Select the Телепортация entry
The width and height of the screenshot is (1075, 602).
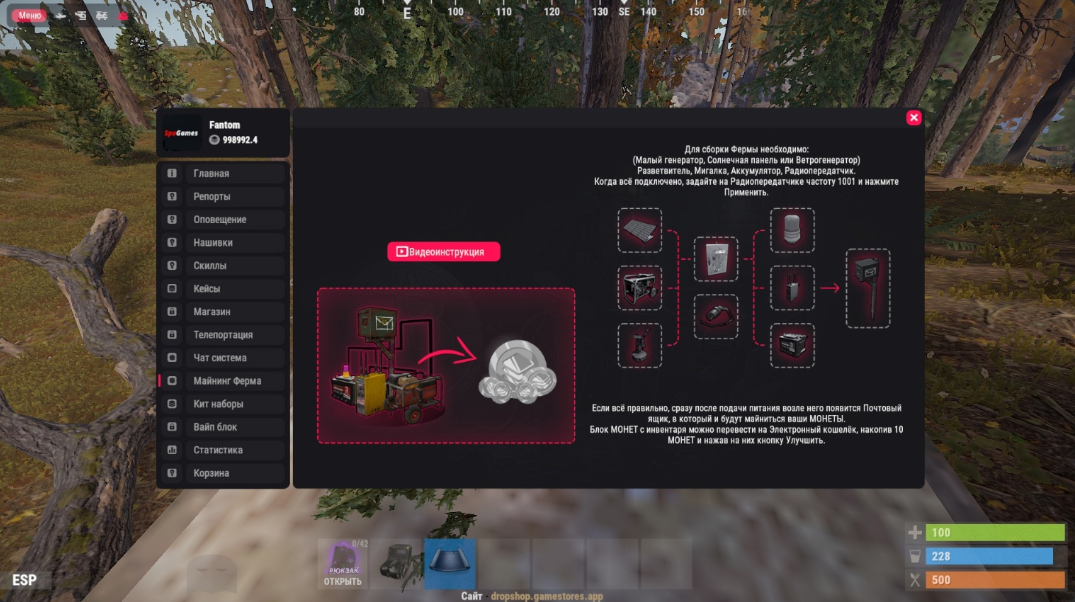223,335
